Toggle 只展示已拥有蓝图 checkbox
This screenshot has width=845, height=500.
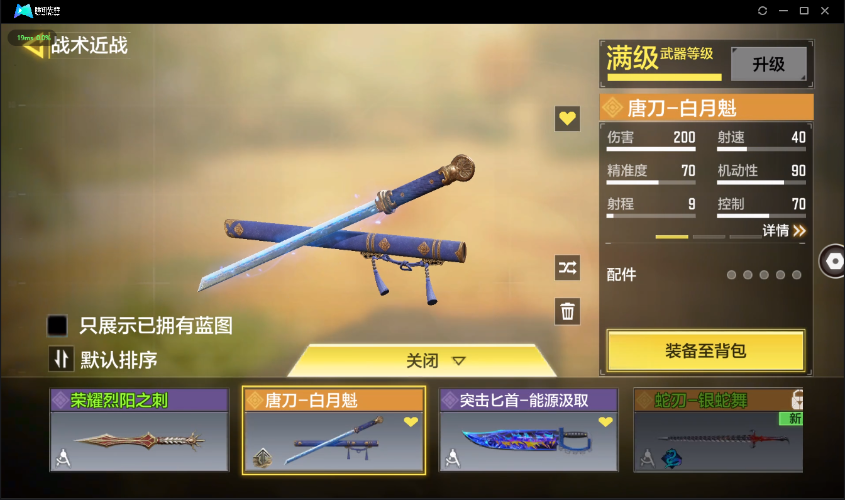pyautogui.click(x=58, y=325)
